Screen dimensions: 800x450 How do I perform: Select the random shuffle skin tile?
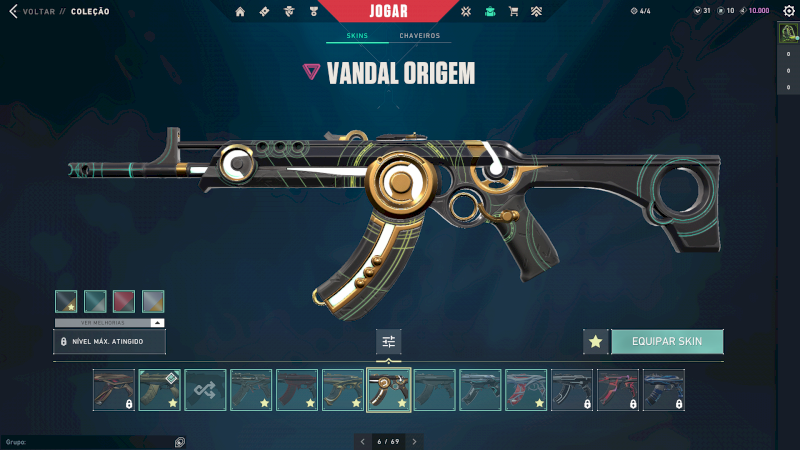pos(205,390)
